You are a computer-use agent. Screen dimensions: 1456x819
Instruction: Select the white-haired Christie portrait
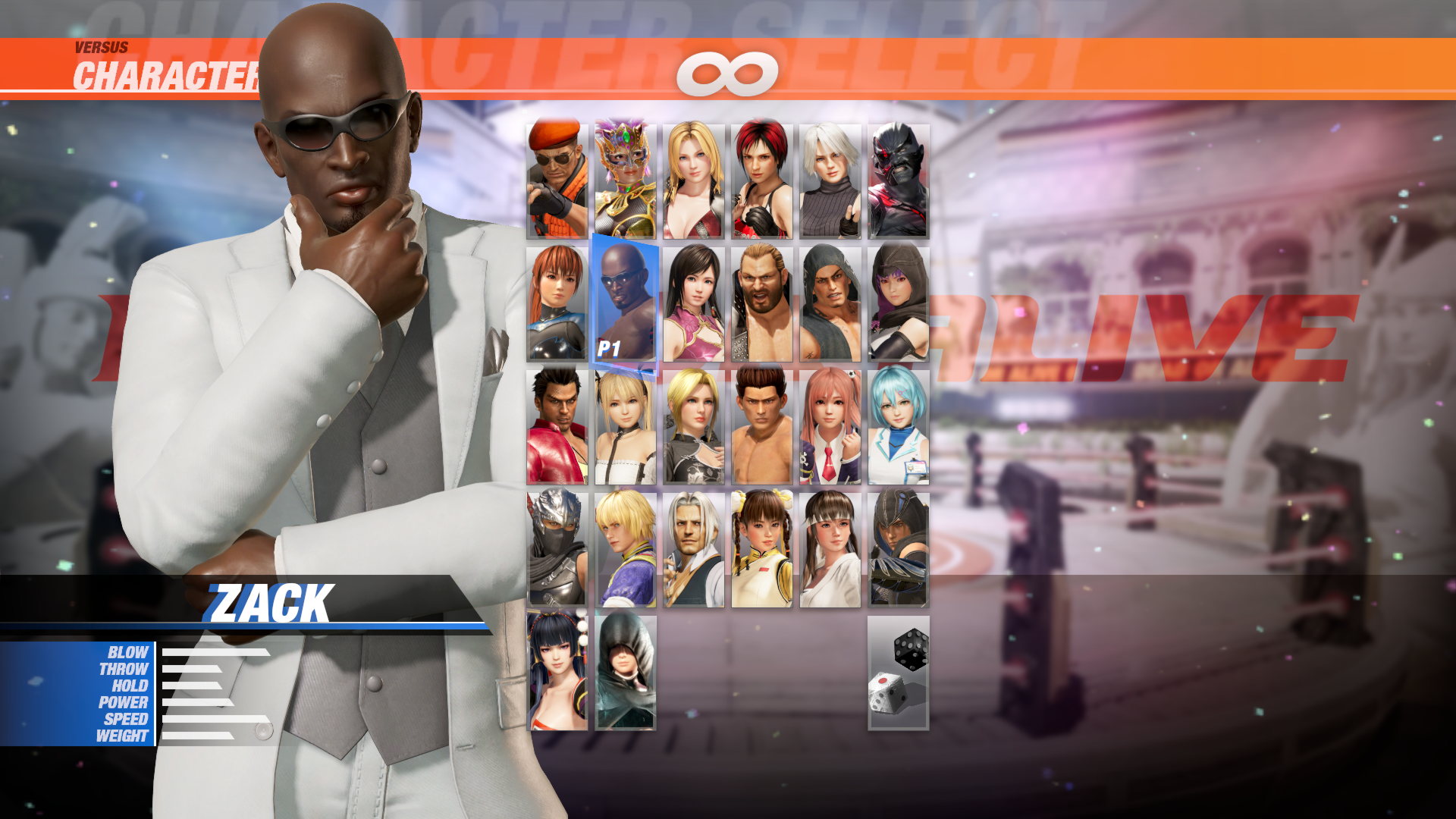[829, 178]
